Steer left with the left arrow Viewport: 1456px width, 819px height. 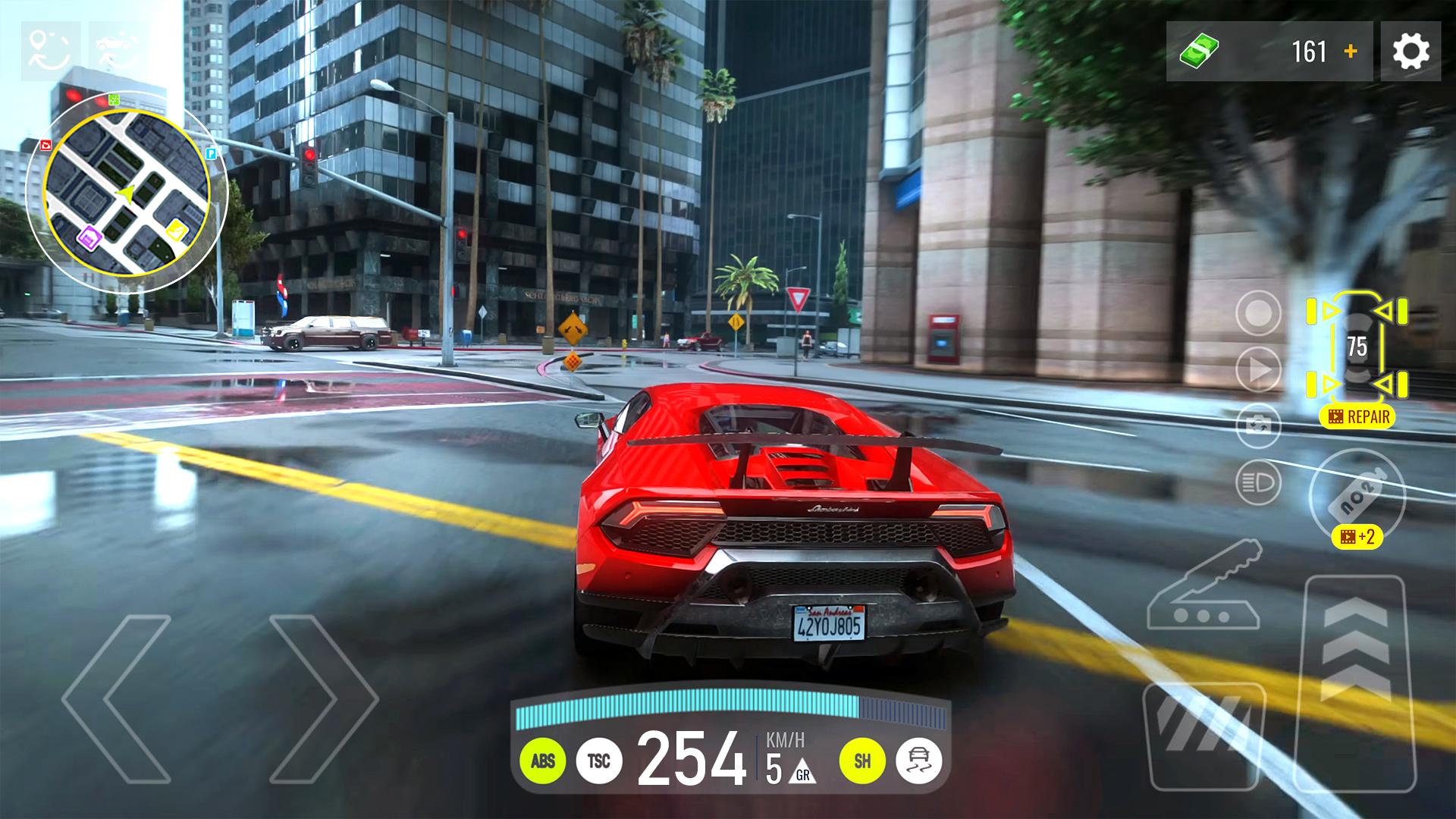pyautogui.click(x=118, y=698)
